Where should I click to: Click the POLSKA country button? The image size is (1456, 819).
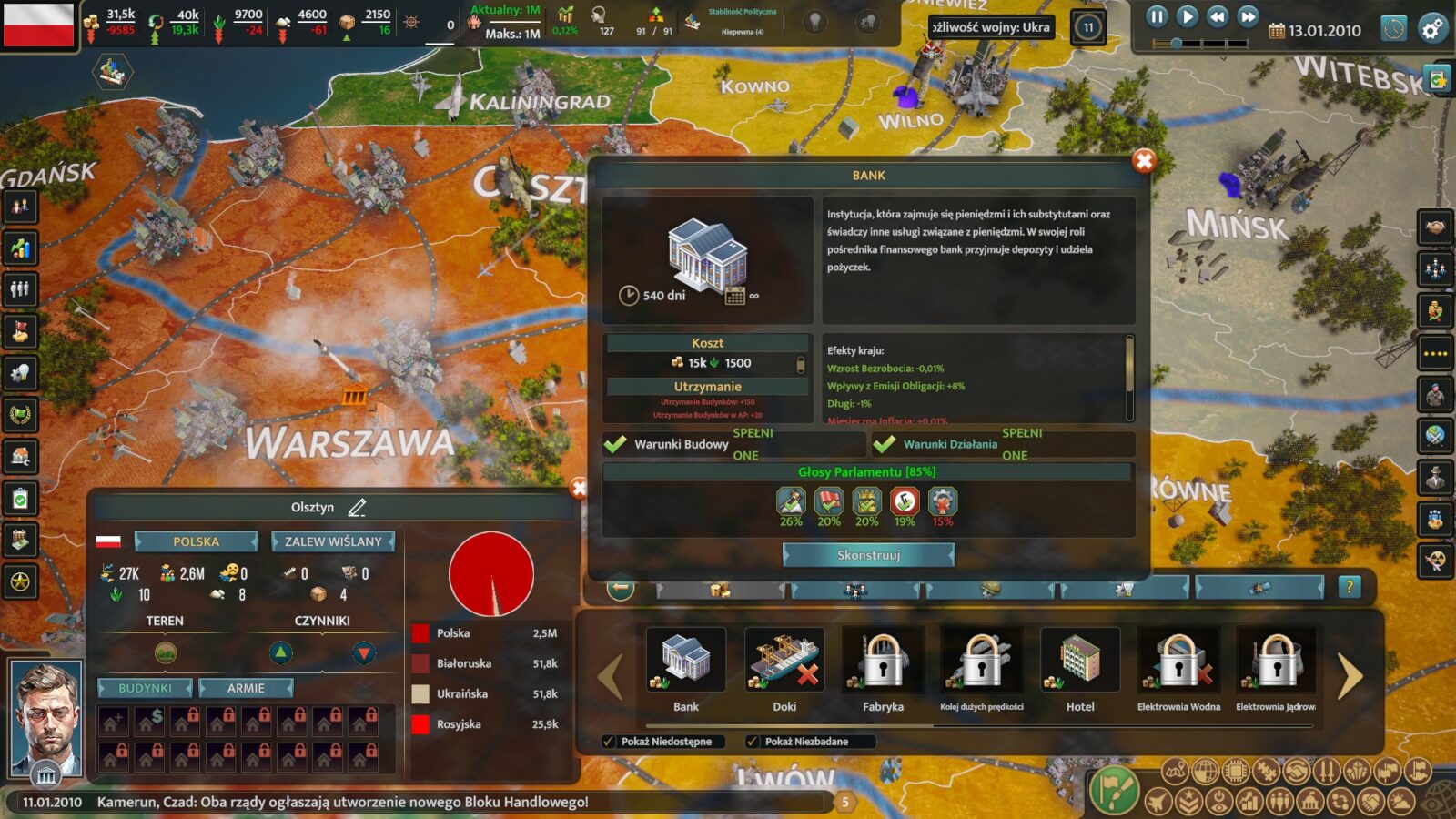[196, 541]
